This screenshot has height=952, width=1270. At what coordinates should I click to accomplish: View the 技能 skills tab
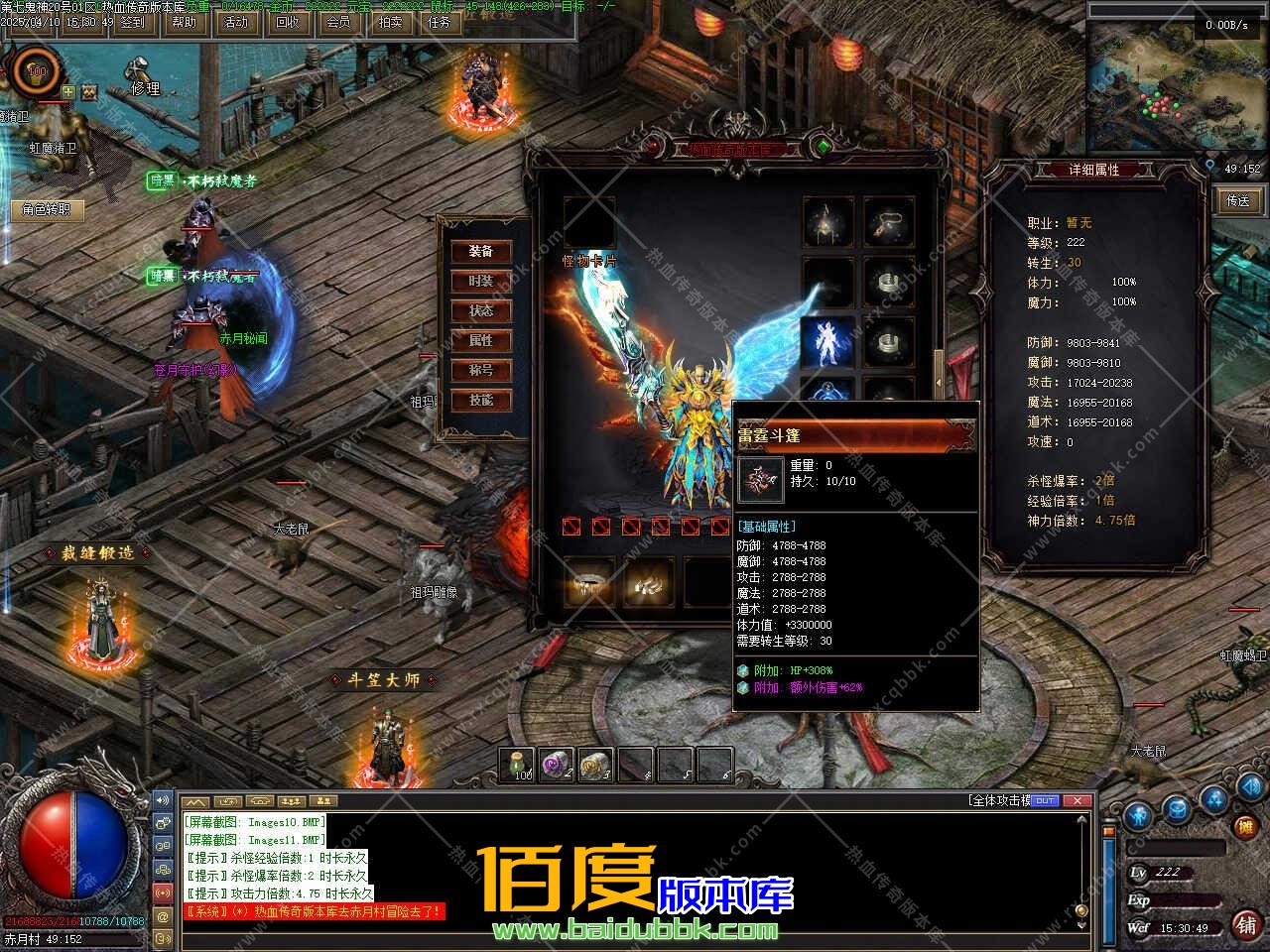click(x=481, y=401)
